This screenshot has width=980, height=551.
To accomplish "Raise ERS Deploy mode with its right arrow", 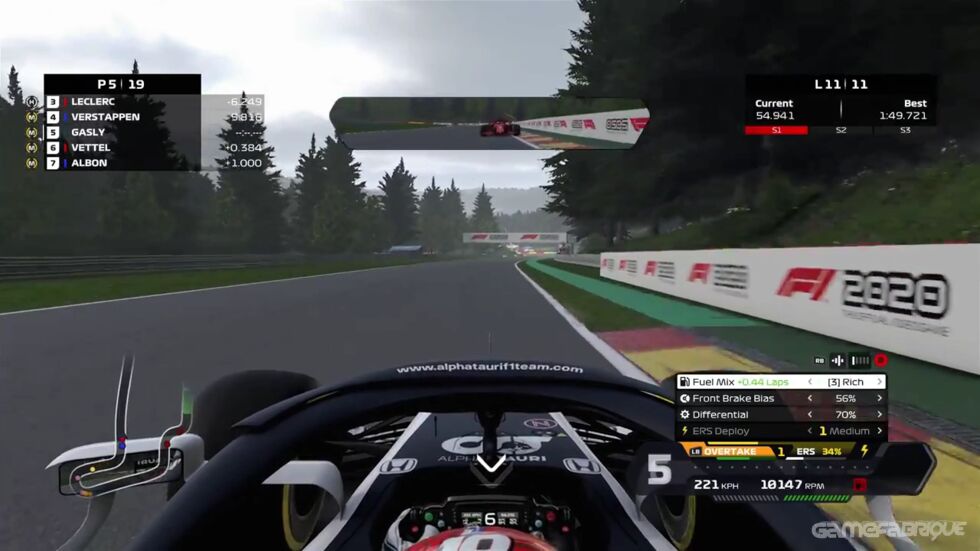I will pos(880,431).
